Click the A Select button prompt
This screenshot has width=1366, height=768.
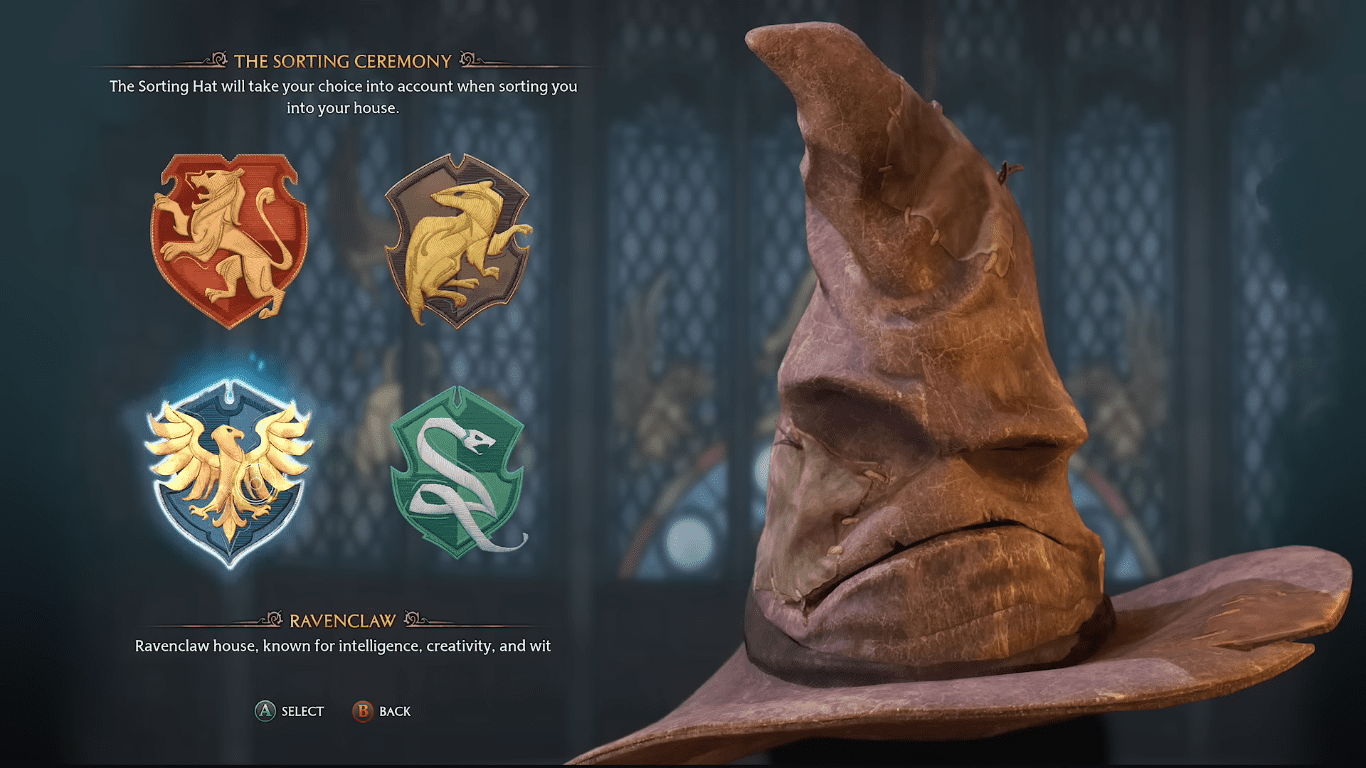290,711
